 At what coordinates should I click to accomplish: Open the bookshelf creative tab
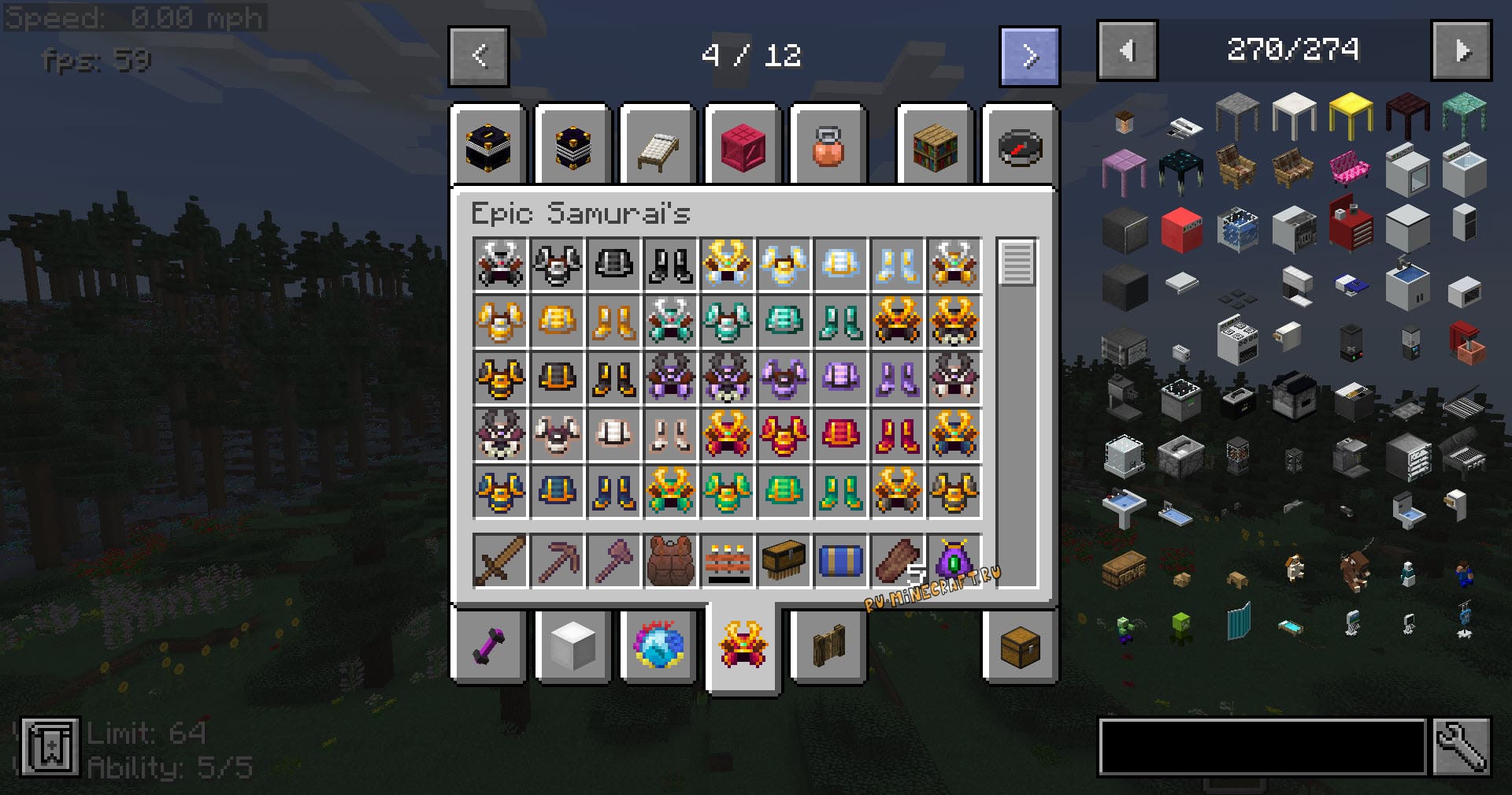pyautogui.click(x=935, y=148)
